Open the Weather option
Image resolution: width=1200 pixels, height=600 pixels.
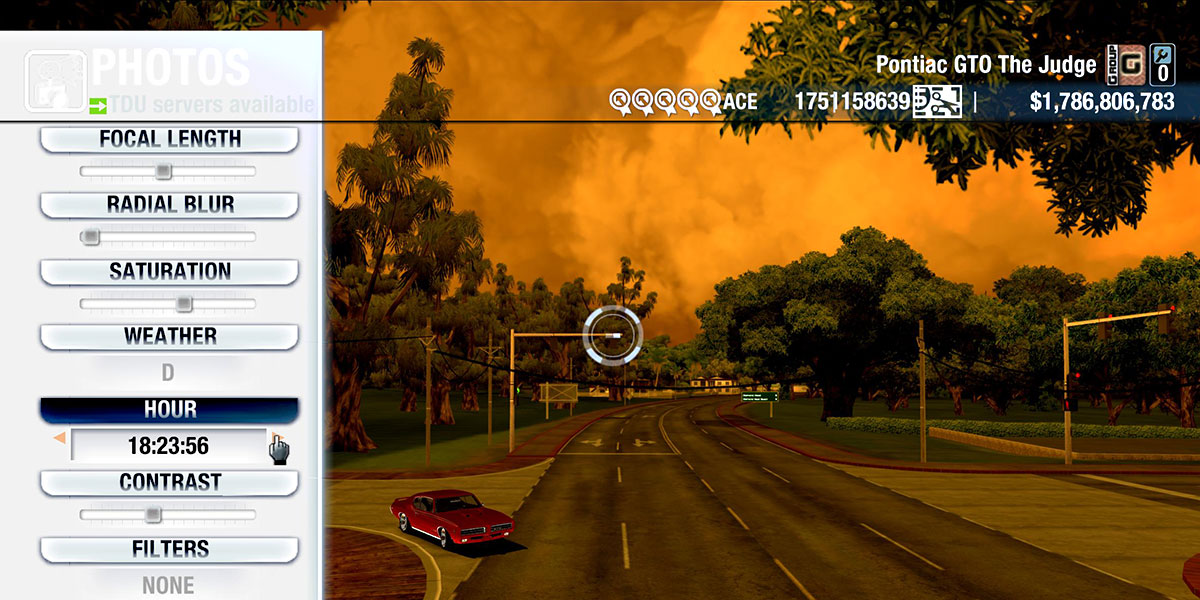click(169, 336)
